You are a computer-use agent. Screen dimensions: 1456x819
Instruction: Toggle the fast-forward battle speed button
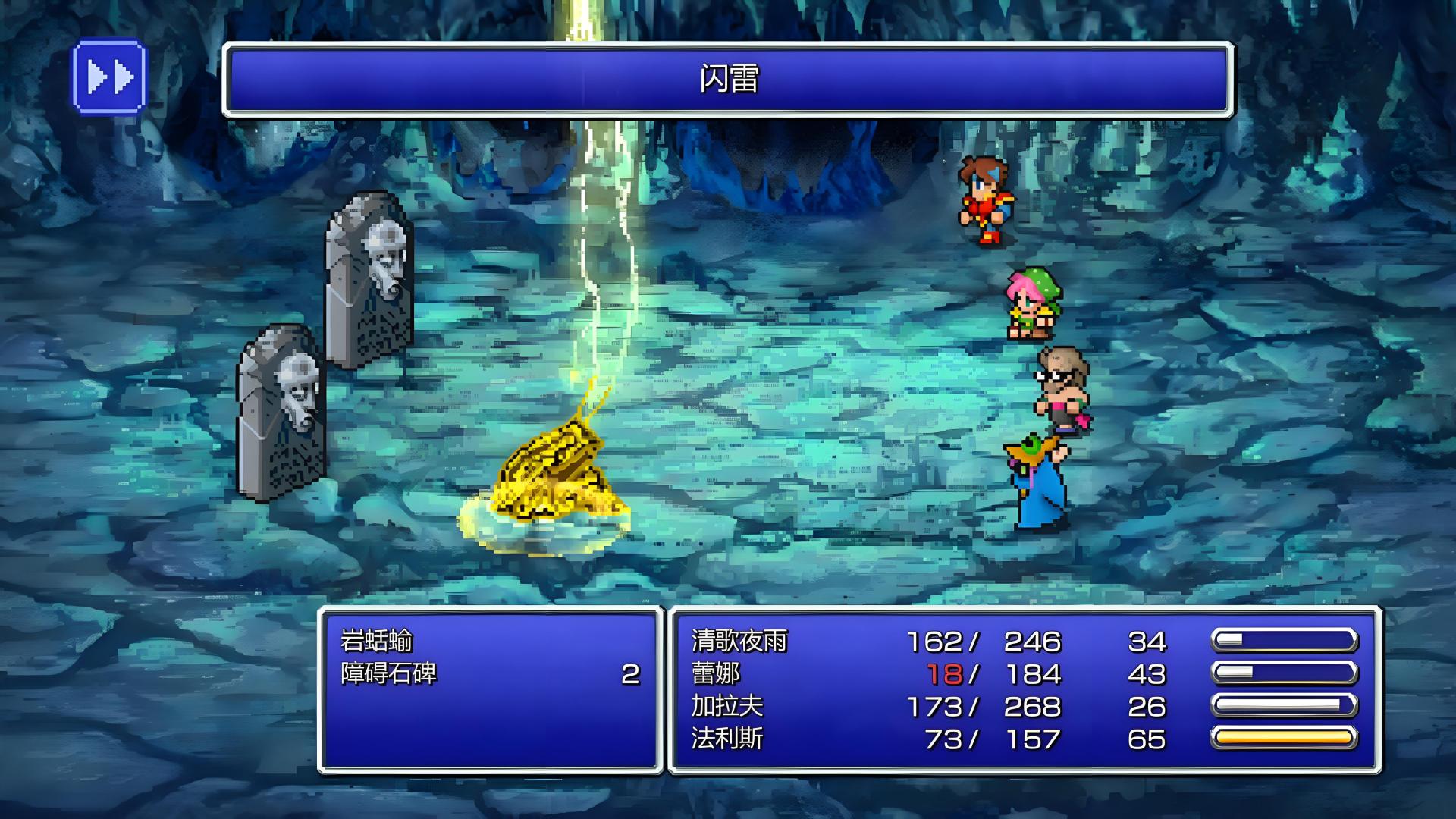point(109,77)
